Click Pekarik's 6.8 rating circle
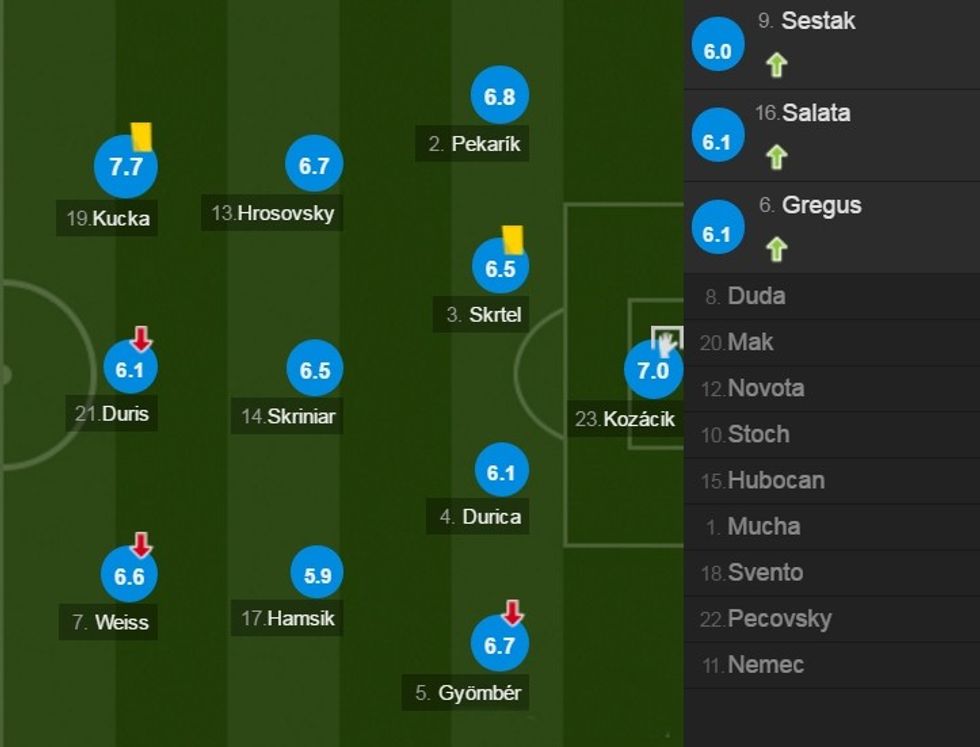This screenshot has height=747, width=980. tap(499, 97)
